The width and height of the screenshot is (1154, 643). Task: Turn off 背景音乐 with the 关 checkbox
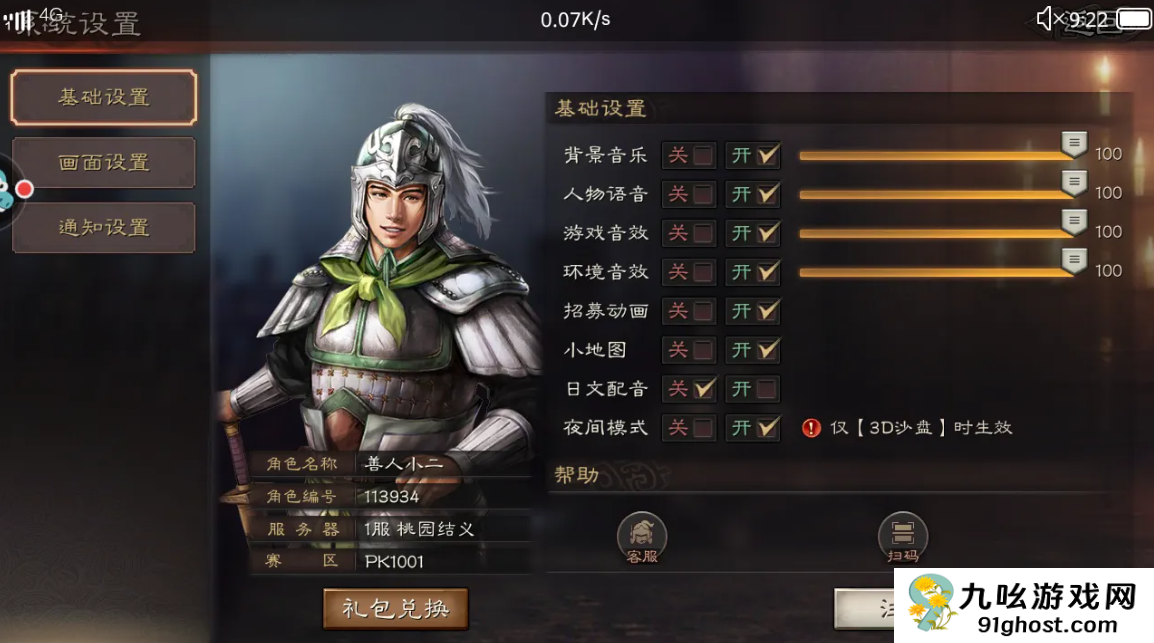tap(703, 155)
